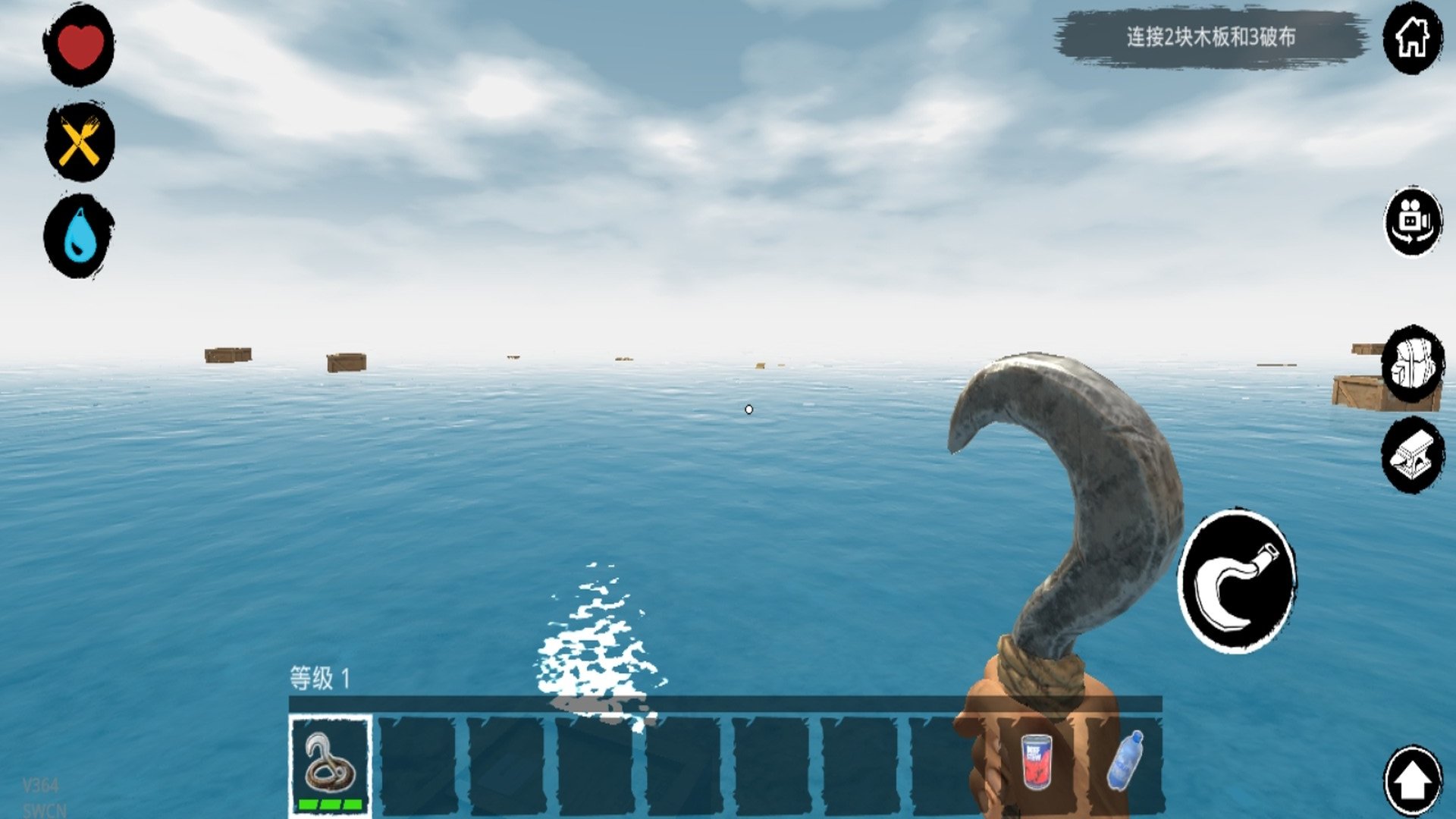Tap the water drop thirst icon
Image resolution: width=1456 pixels, height=819 pixels.
point(79,236)
